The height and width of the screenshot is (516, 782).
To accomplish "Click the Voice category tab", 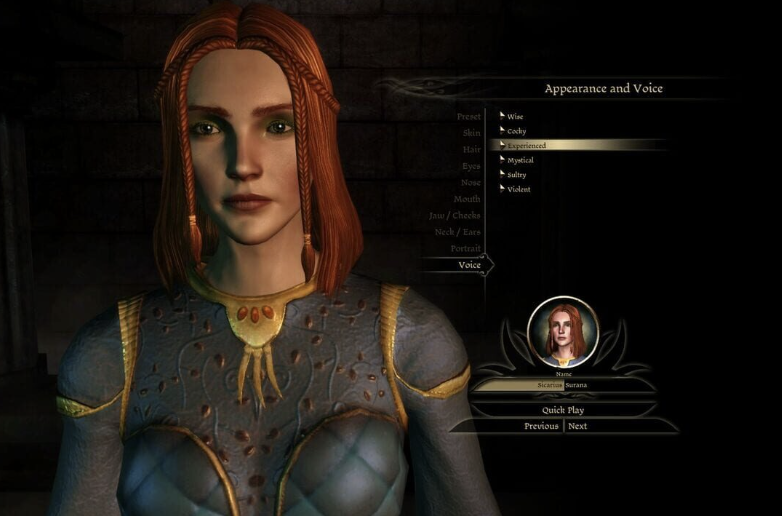I will [469, 265].
